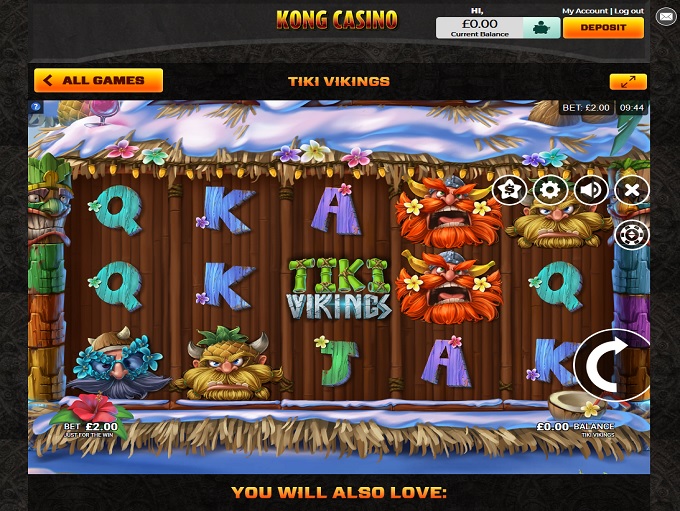Go back to All Games
Viewport: 680px width, 511px height.
pyautogui.click(x=98, y=81)
